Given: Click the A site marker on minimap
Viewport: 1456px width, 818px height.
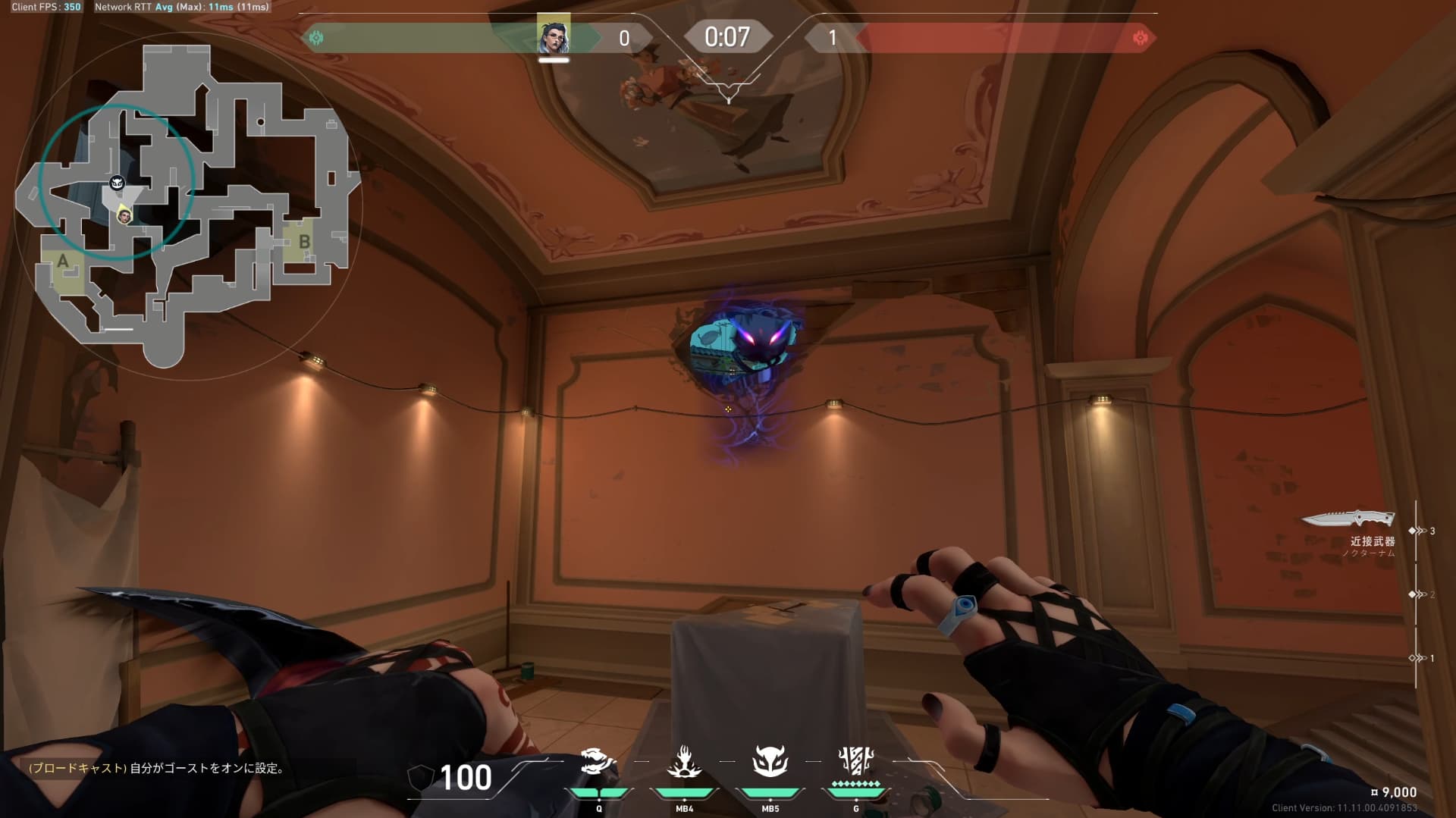Looking at the screenshot, I should click(x=63, y=262).
